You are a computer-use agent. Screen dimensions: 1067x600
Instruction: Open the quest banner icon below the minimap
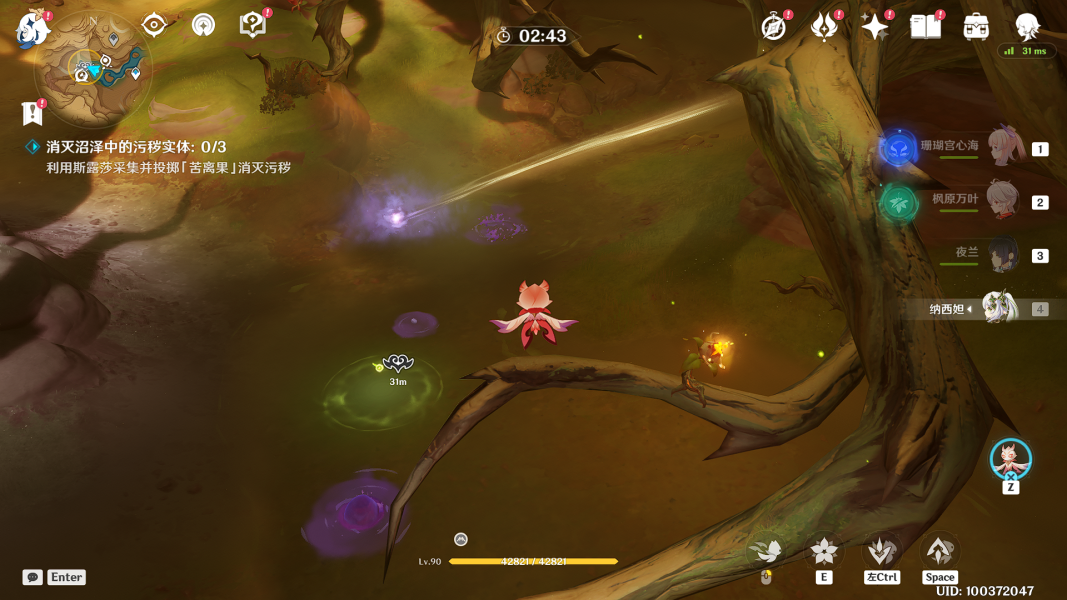pyautogui.click(x=32, y=112)
